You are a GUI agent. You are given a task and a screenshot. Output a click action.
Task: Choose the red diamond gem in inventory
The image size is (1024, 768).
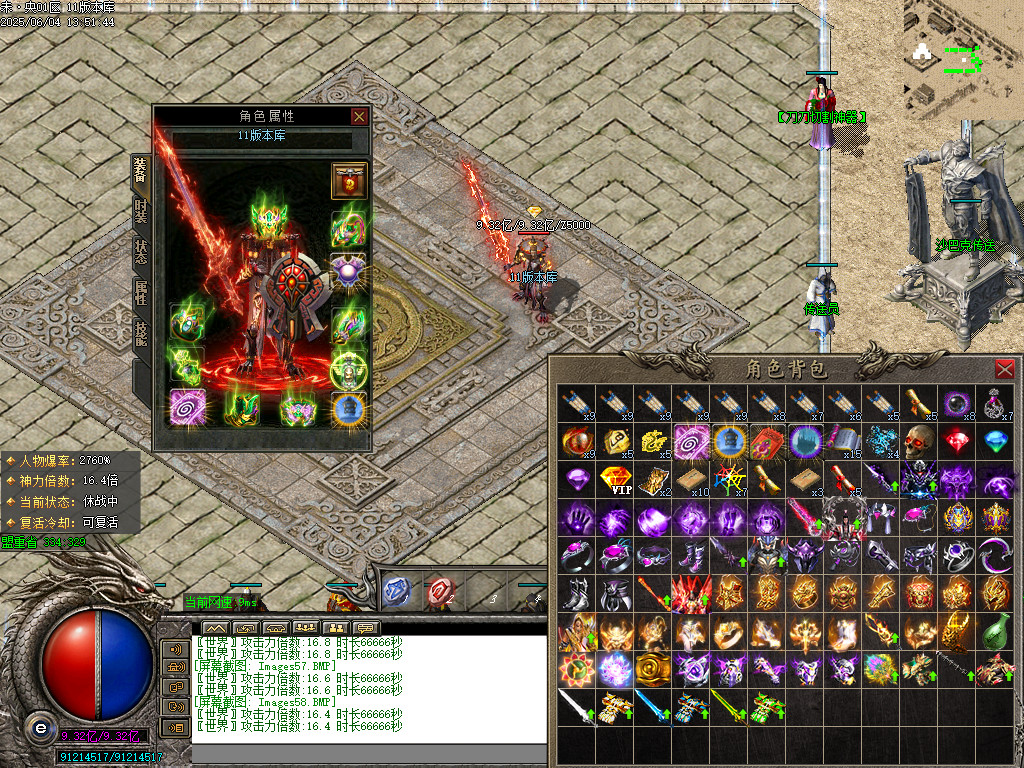[958, 441]
